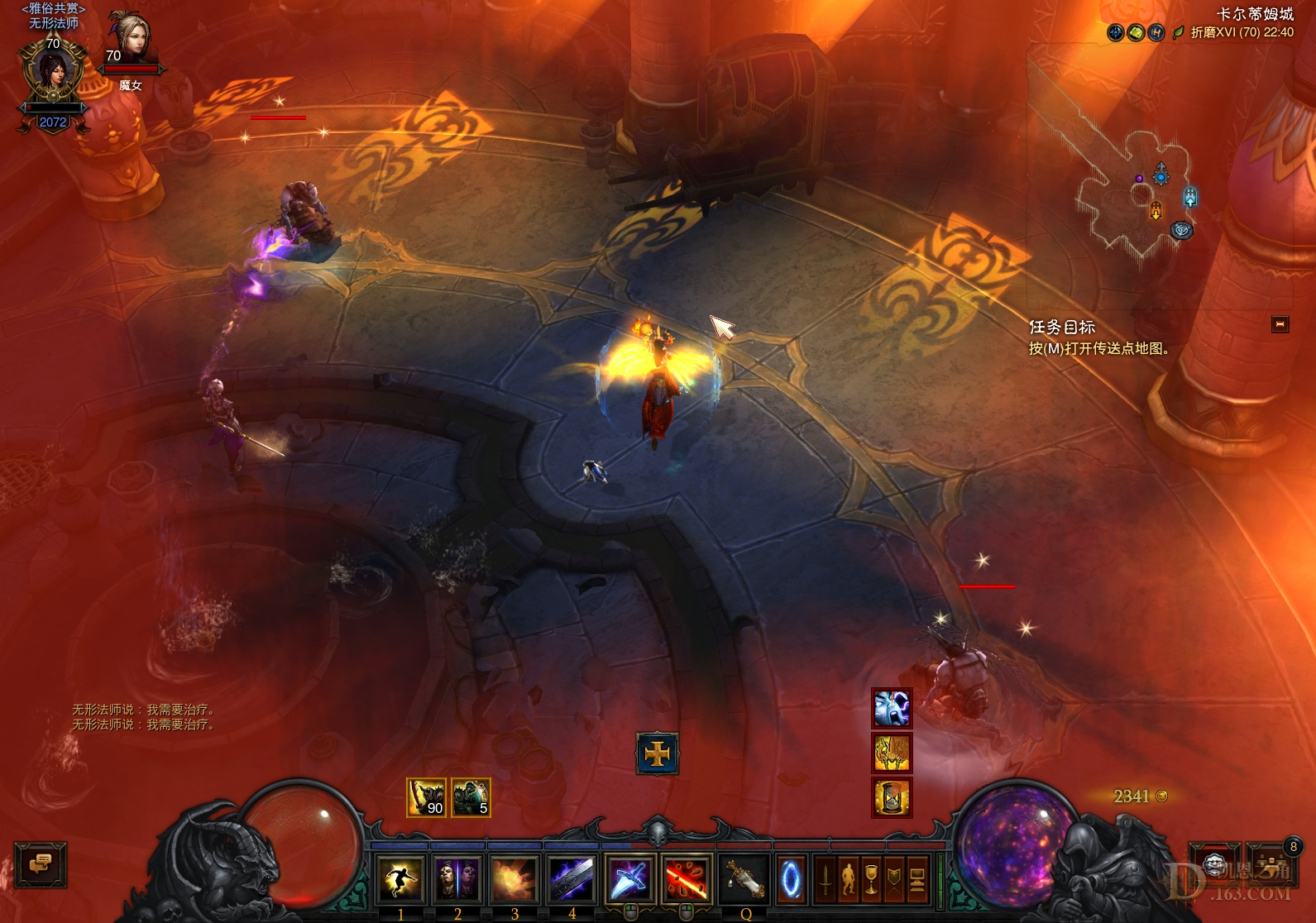Toggle the Archon skill in hotbar slot 2

pyautogui.click(x=457, y=879)
